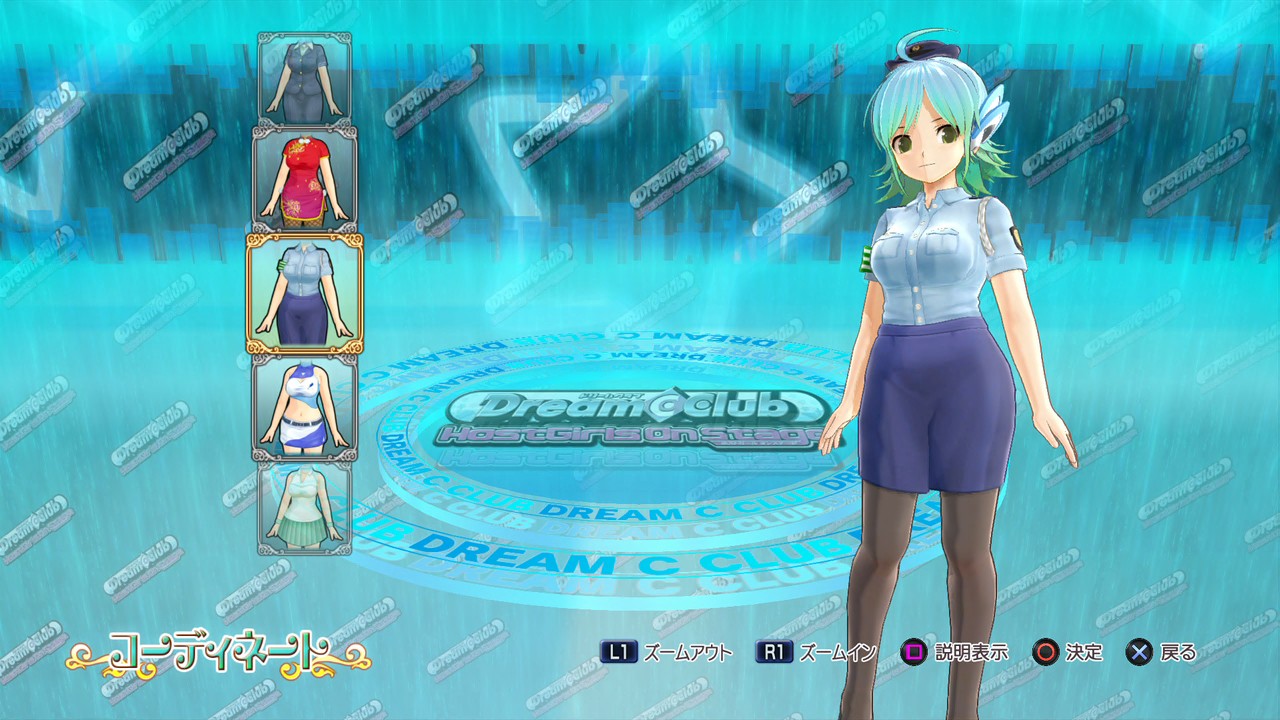Choose the green pleated skirt outfit
This screenshot has height=720, width=1280.
tap(305, 508)
